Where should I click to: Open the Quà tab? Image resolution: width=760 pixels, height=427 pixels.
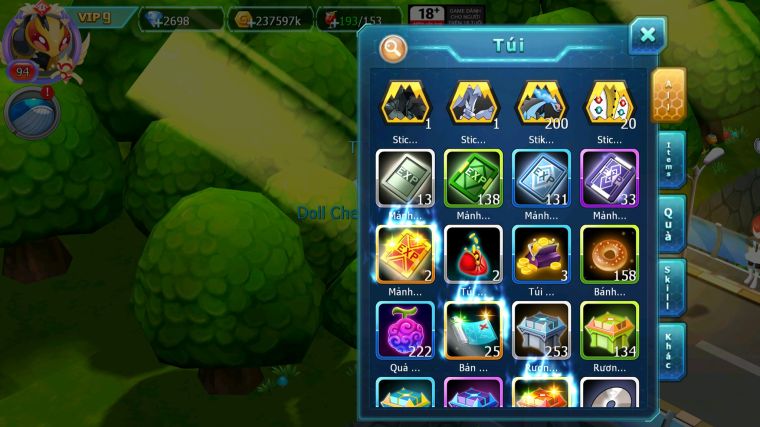tap(670, 222)
